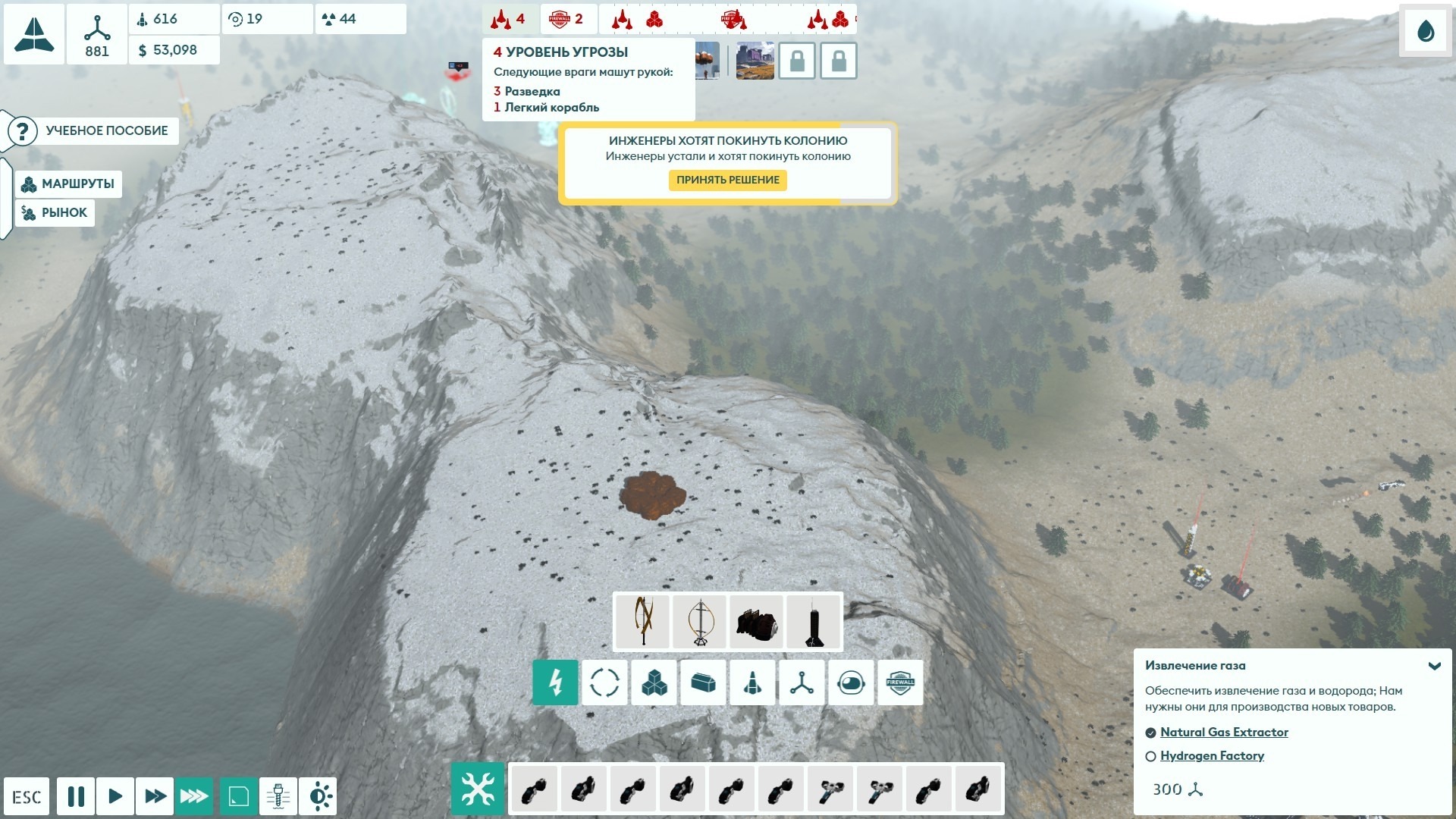This screenshot has width=1456, height=819.
Task: Set game speed to normal play
Action: [115, 796]
